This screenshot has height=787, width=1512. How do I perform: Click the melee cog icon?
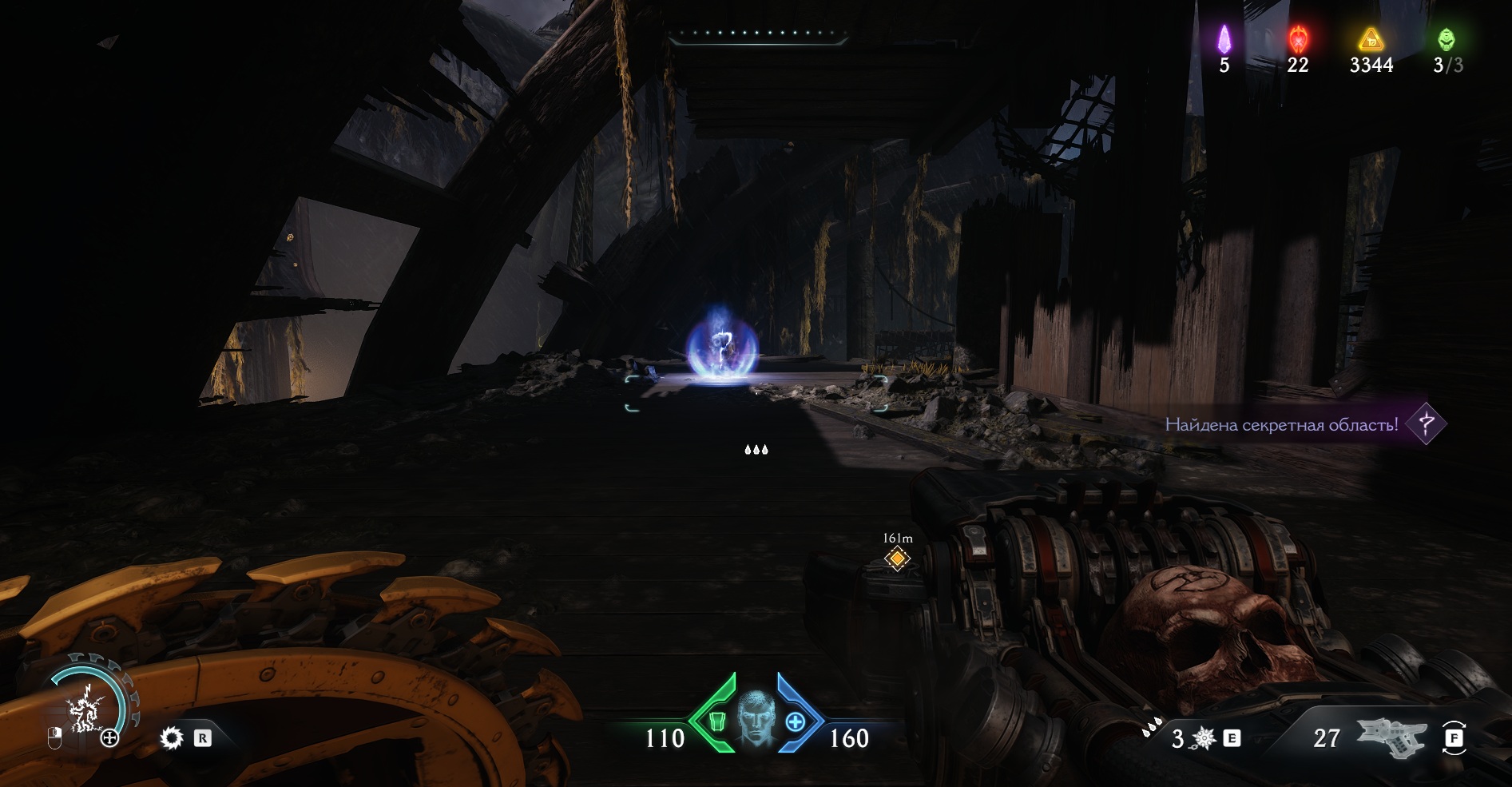[x=172, y=738]
